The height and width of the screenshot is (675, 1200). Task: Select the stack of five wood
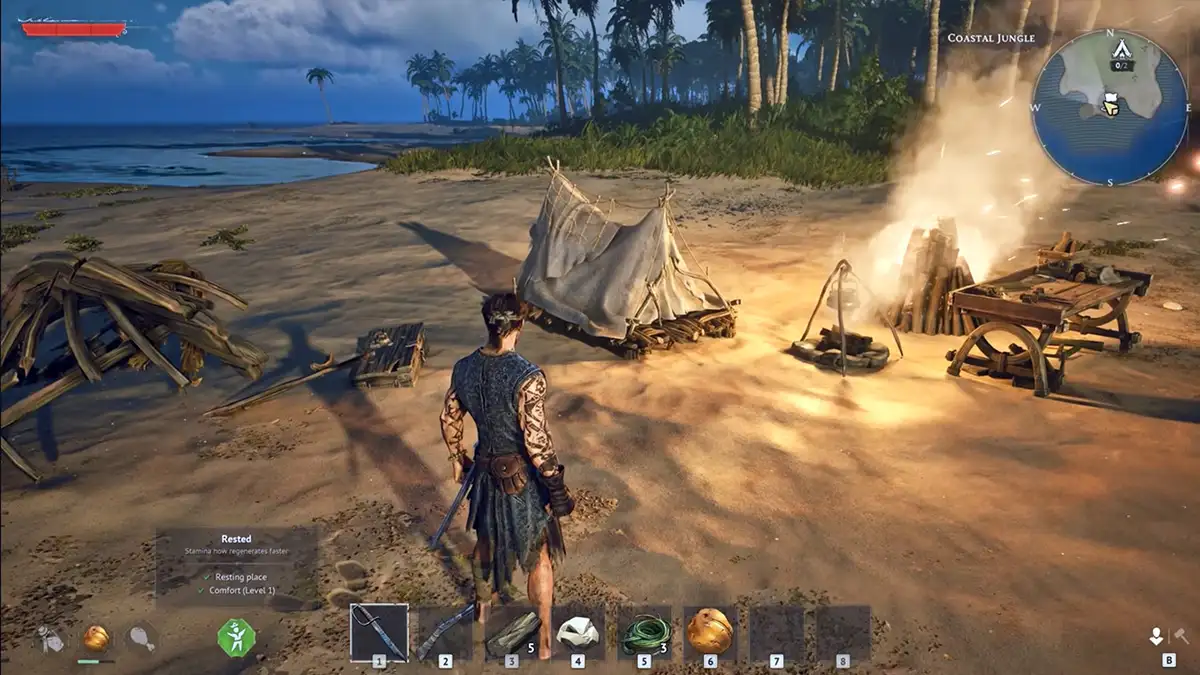[512, 632]
